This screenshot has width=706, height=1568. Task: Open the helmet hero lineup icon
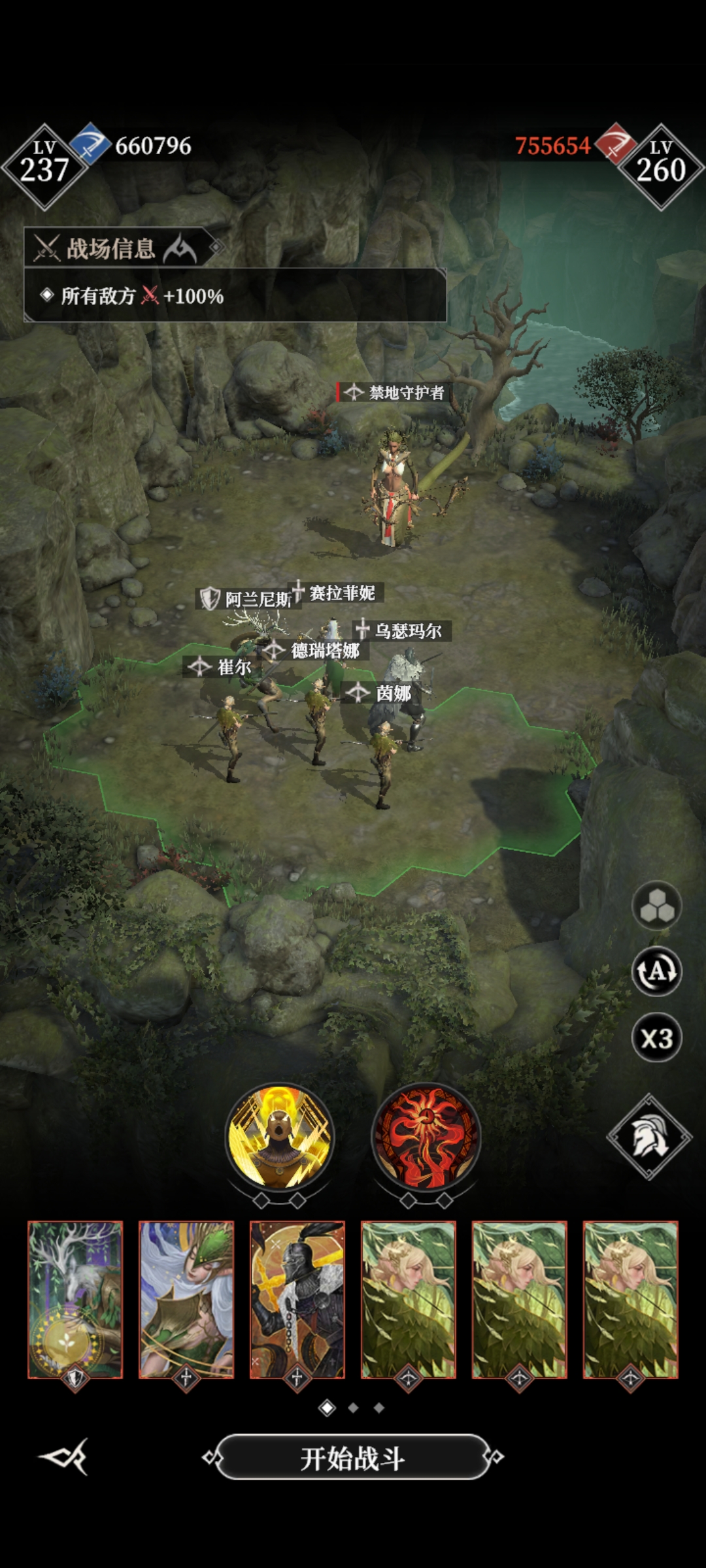[648, 1137]
